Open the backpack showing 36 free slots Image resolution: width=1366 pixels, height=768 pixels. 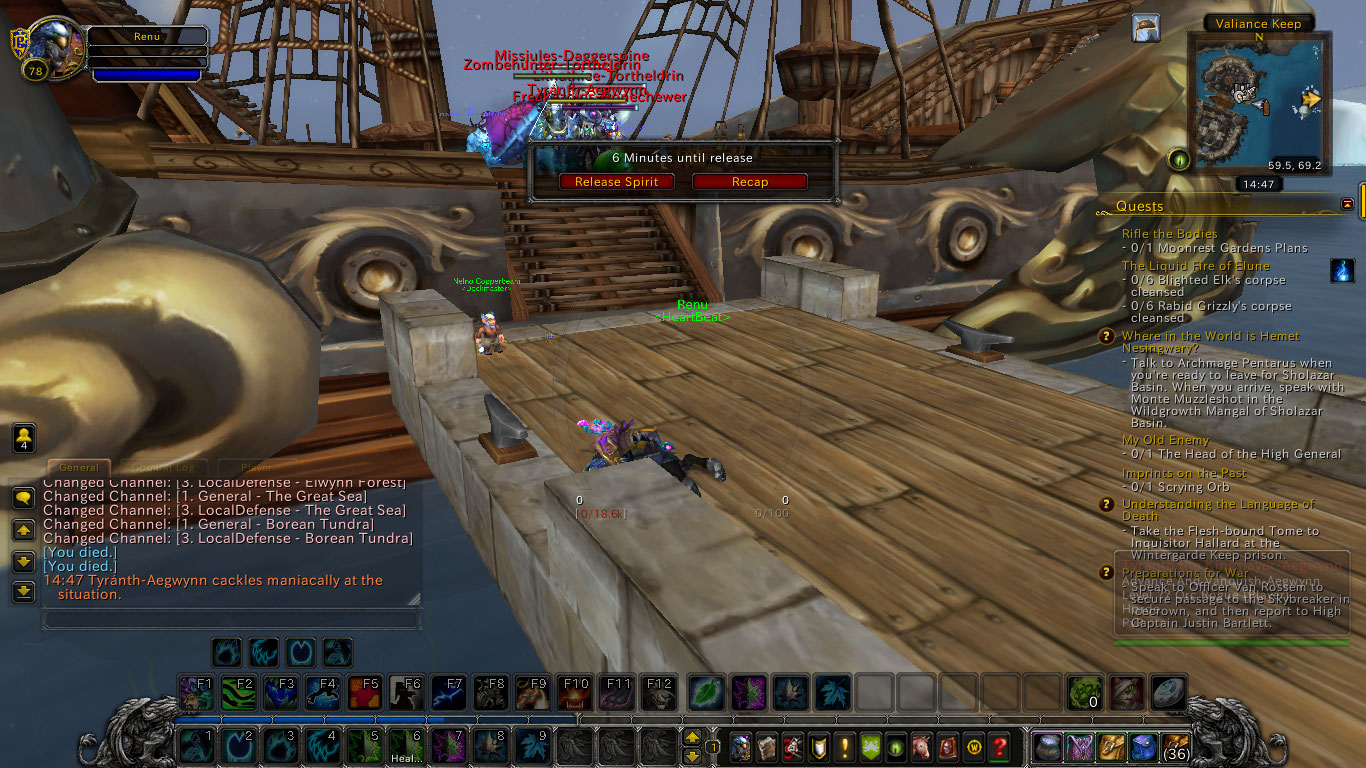point(1174,746)
